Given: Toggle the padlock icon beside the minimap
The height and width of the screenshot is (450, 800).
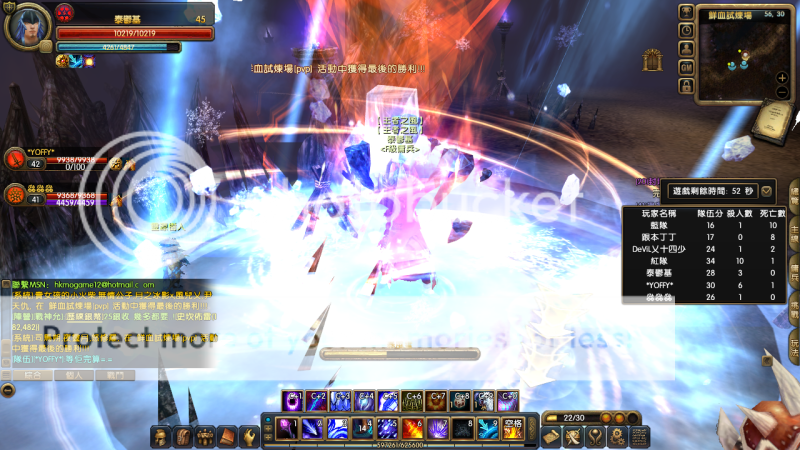Looking at the screenshot, I should point(686,84).
